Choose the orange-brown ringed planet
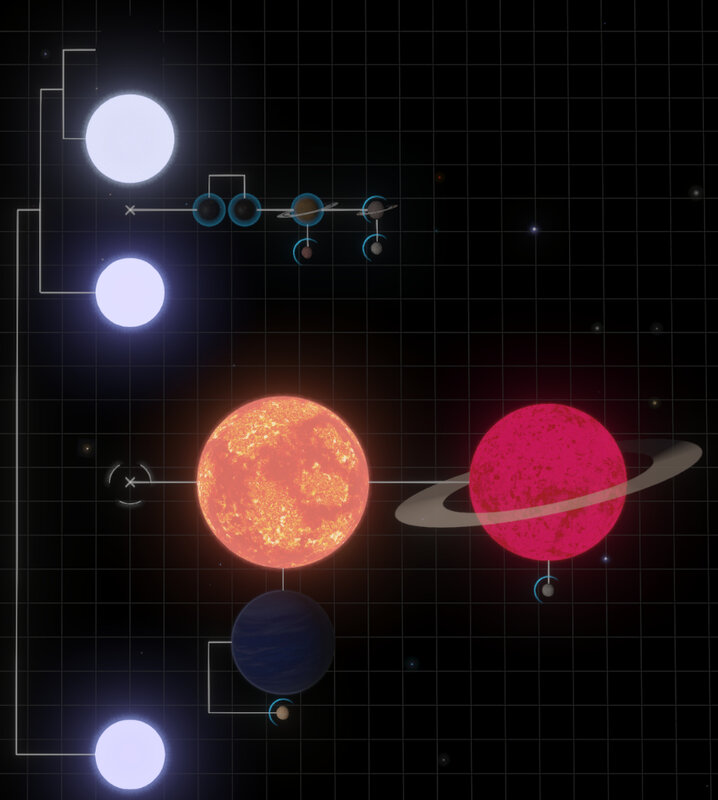The height and width of the screenshot is (800, 718). (x=306, y=209)
